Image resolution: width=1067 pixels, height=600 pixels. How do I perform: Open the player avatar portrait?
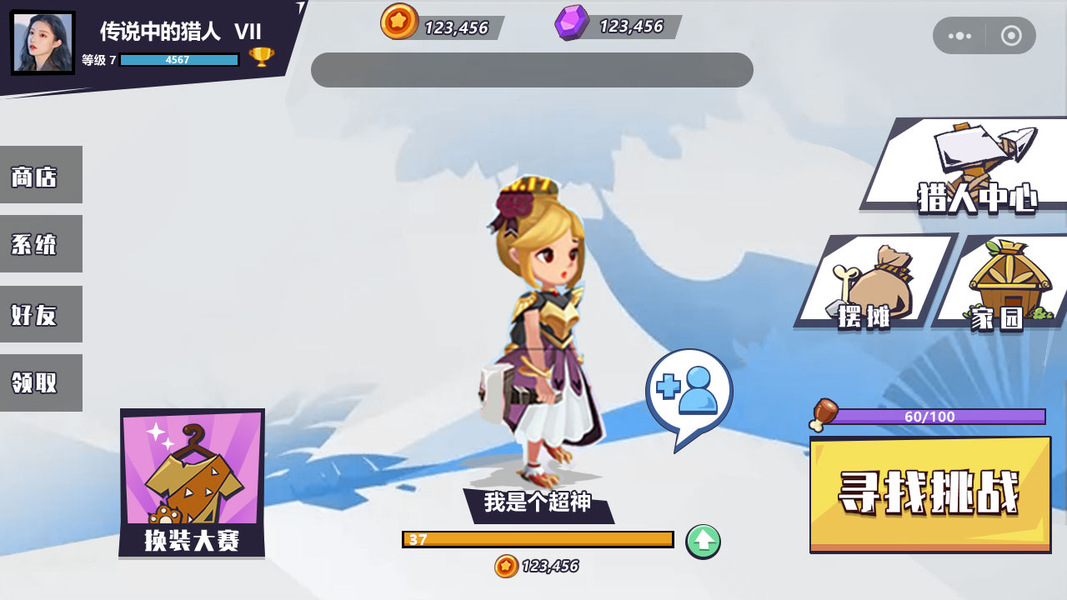43,43
